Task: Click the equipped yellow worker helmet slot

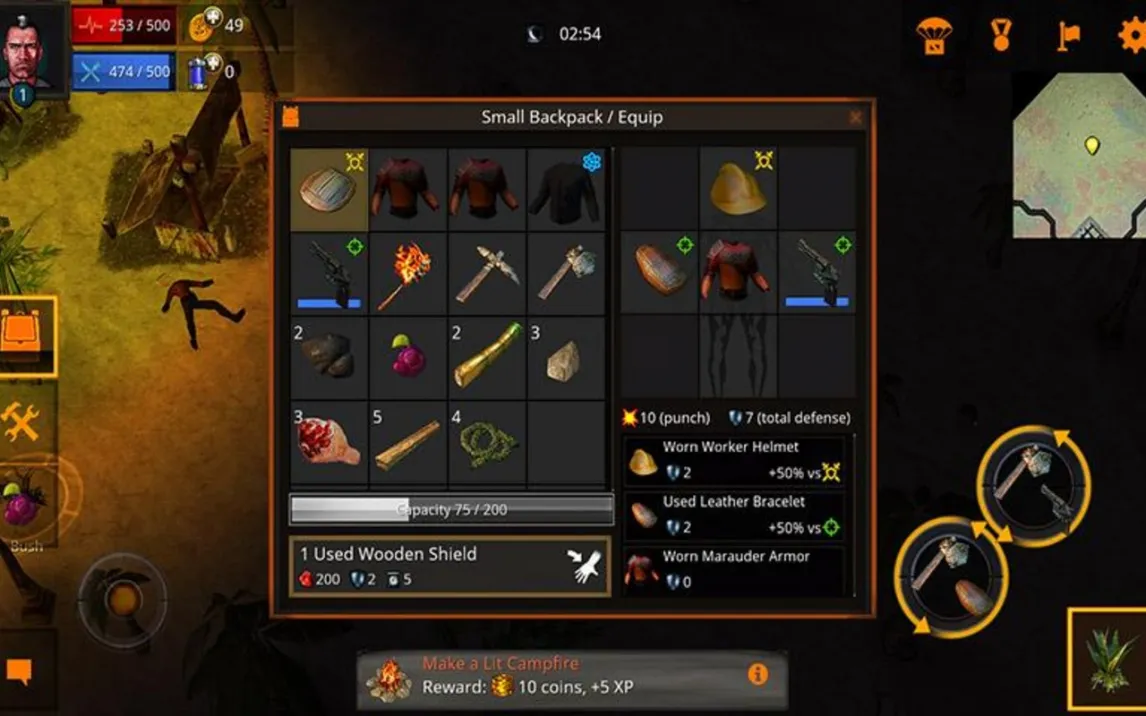Action: click(738, 189)
